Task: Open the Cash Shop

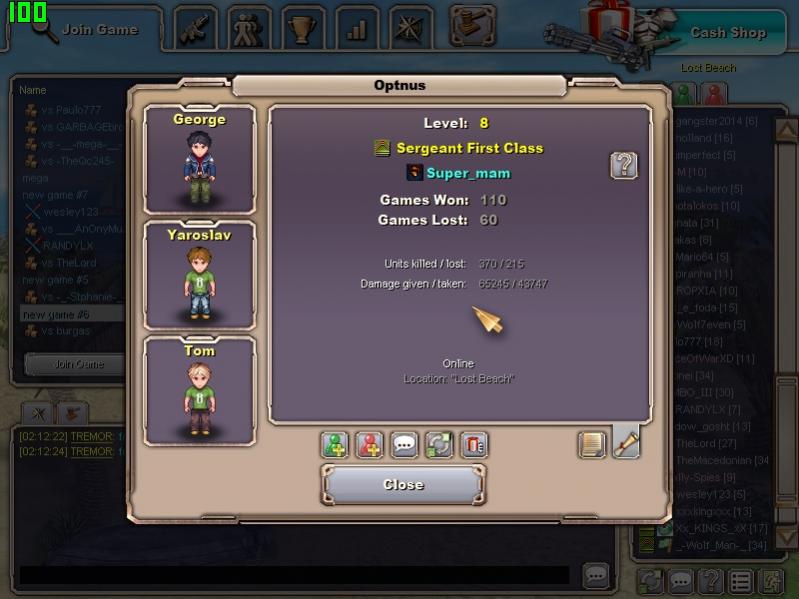Action: tap(727, 32)
